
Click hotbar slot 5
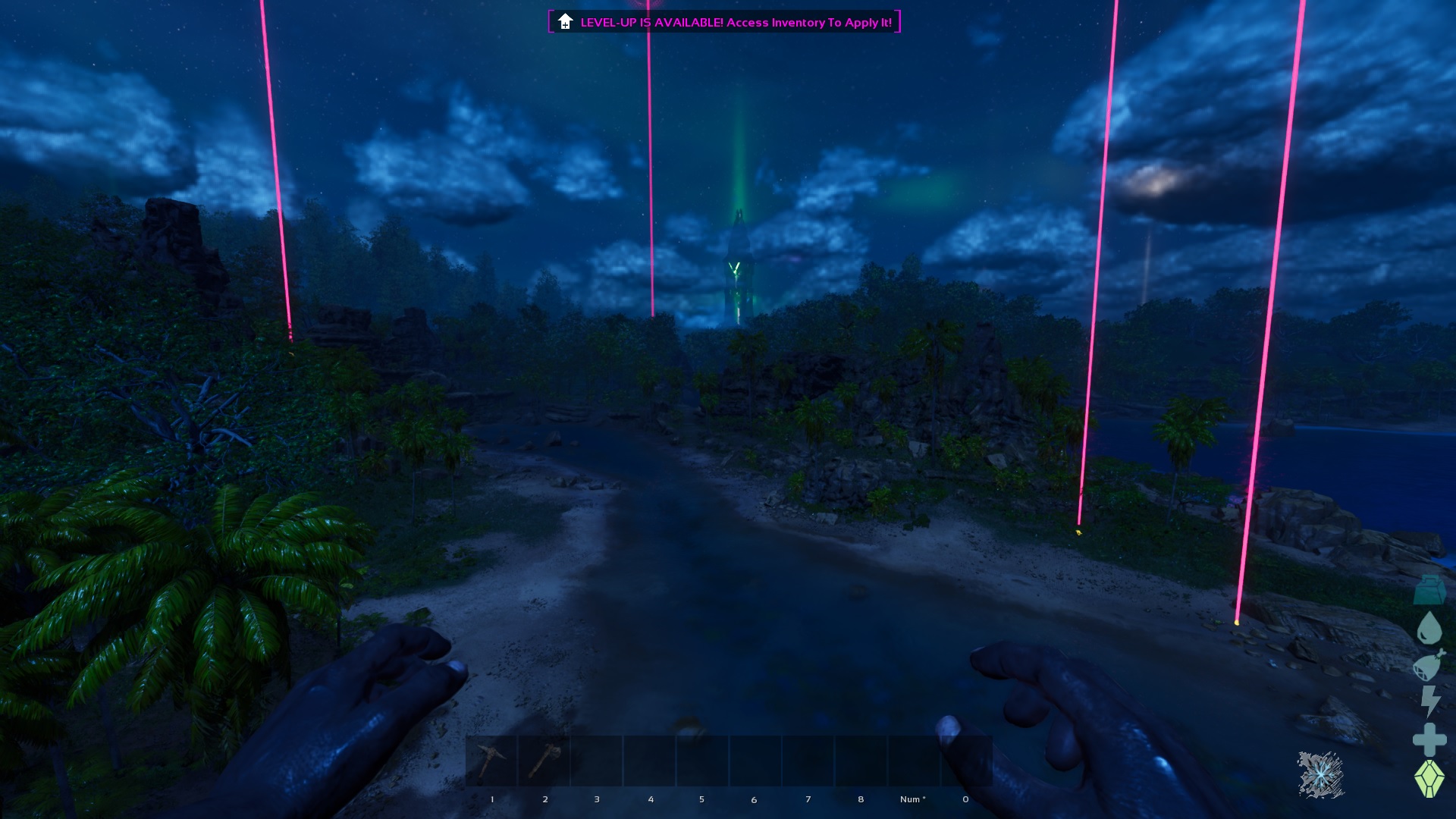(x=702, y=758)
